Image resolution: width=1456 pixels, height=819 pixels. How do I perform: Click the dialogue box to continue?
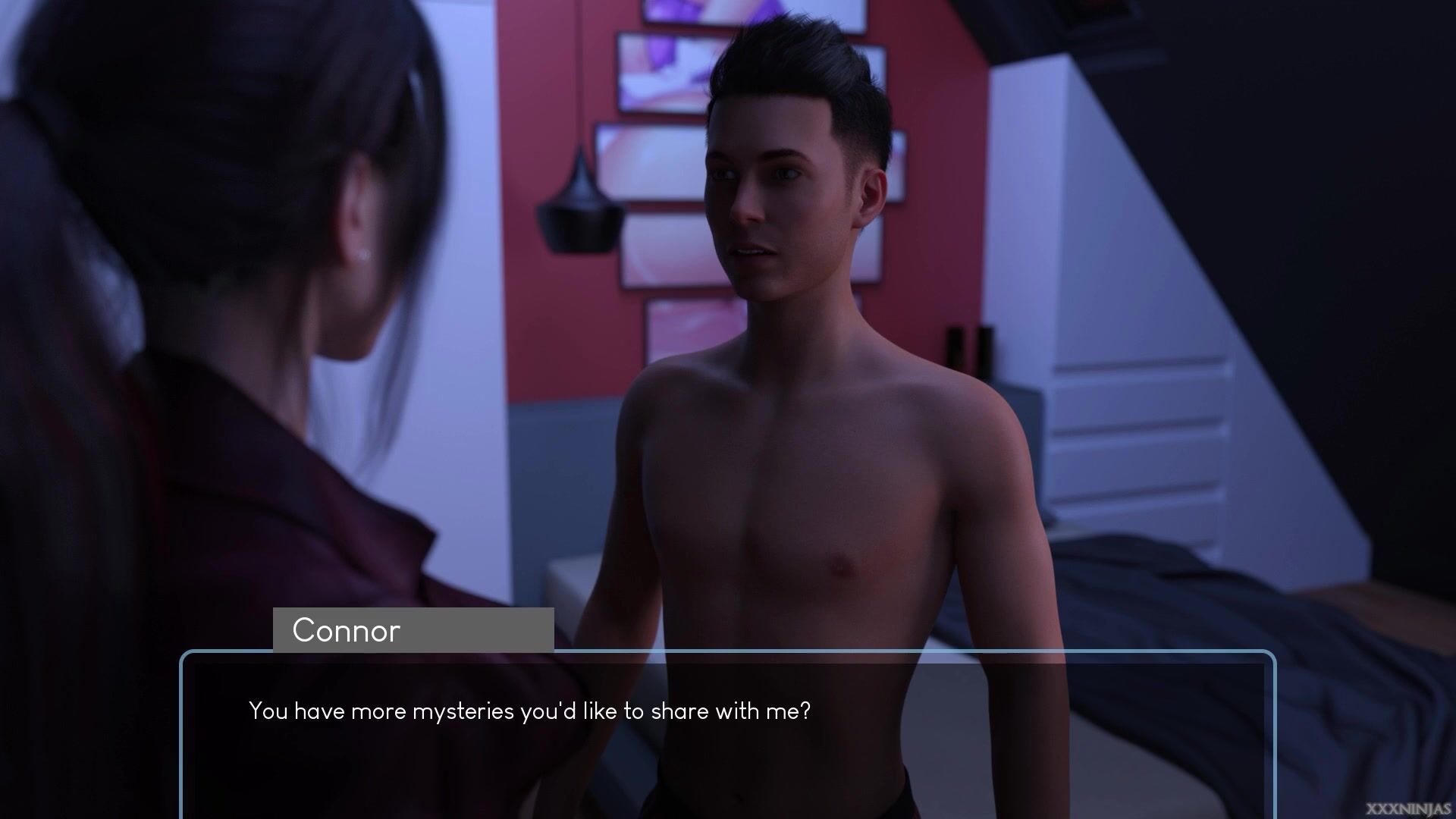coord(728,736)
